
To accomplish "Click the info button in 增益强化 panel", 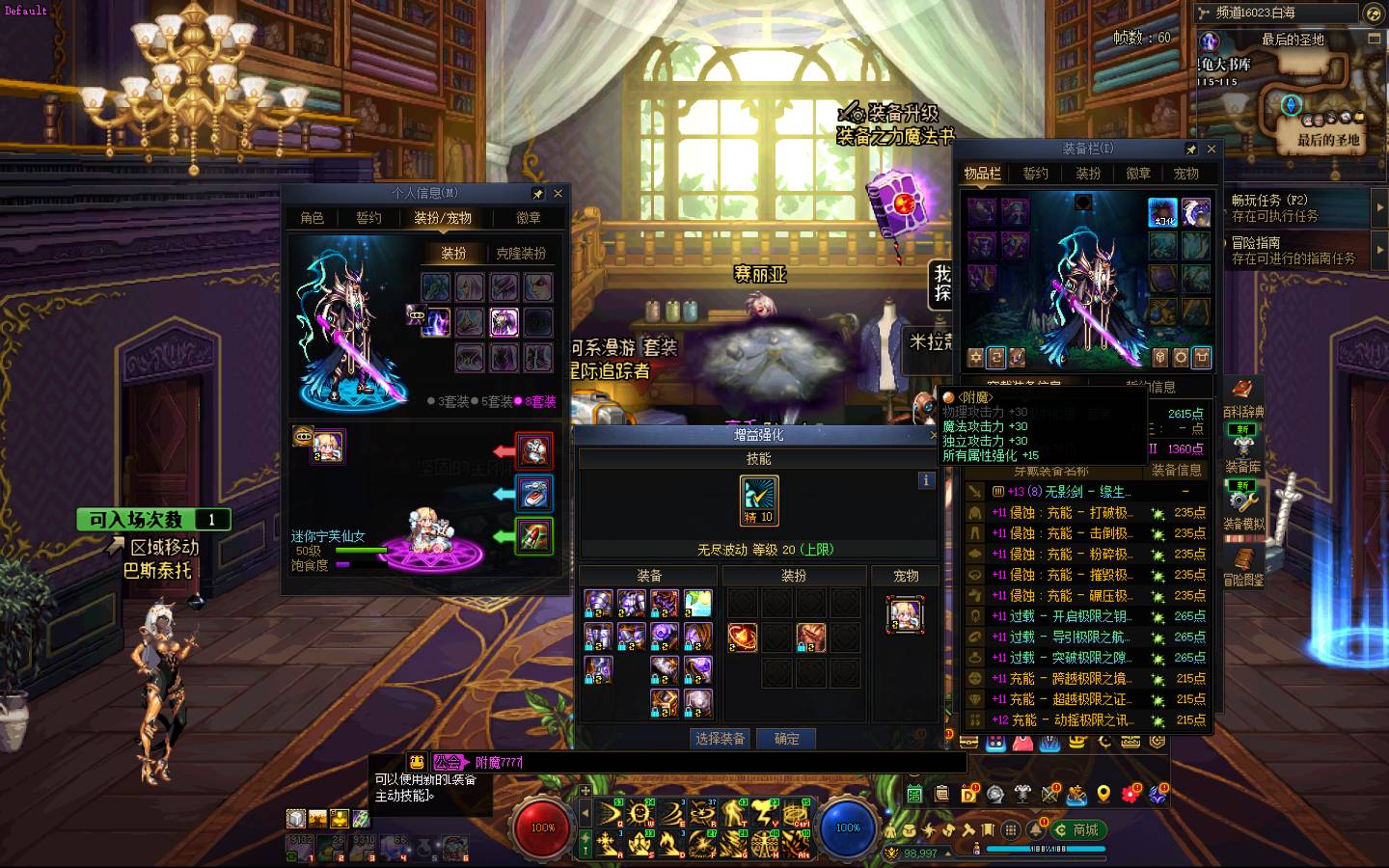I will click(926, 480).
